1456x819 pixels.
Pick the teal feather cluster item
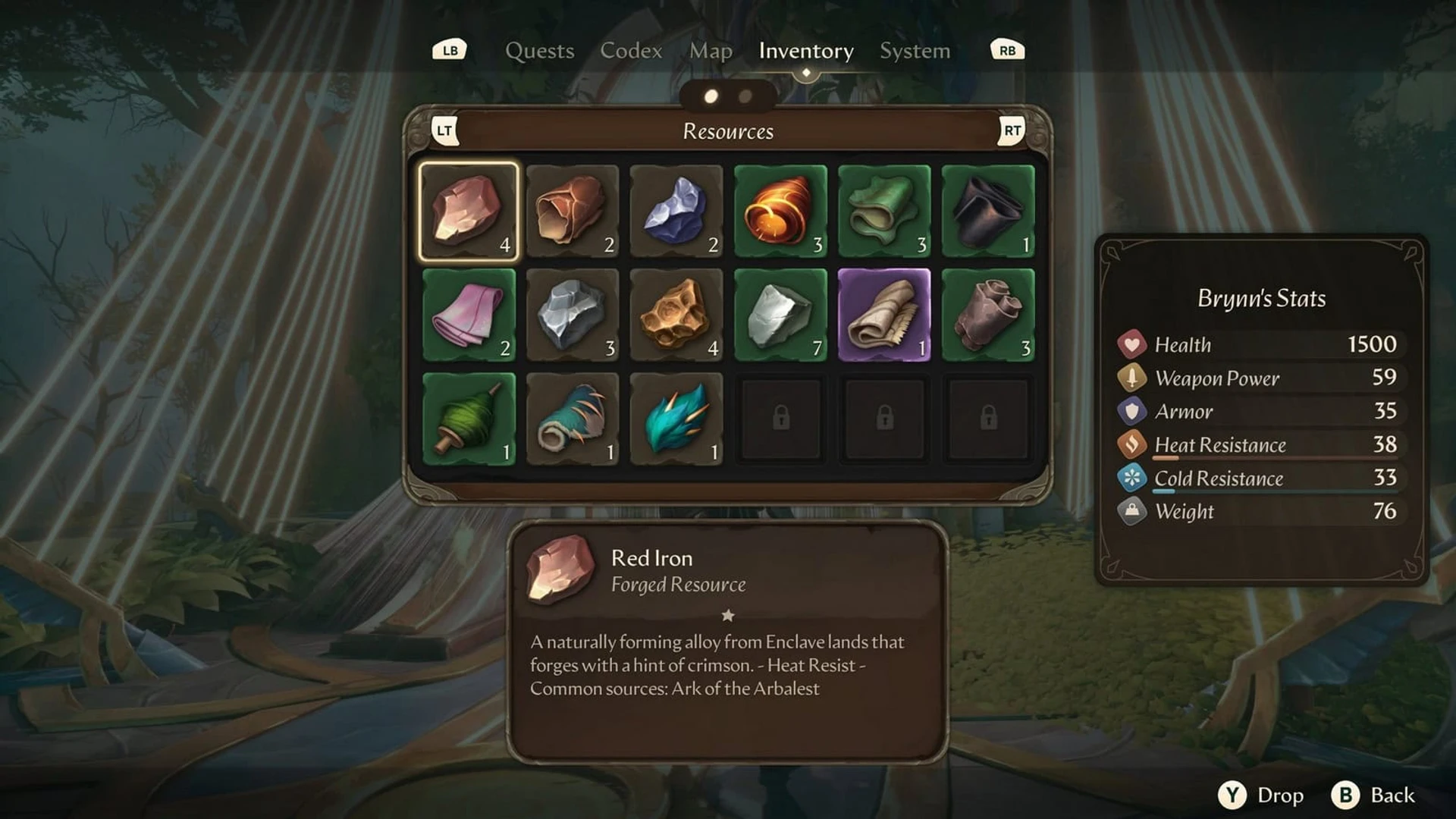676,419
